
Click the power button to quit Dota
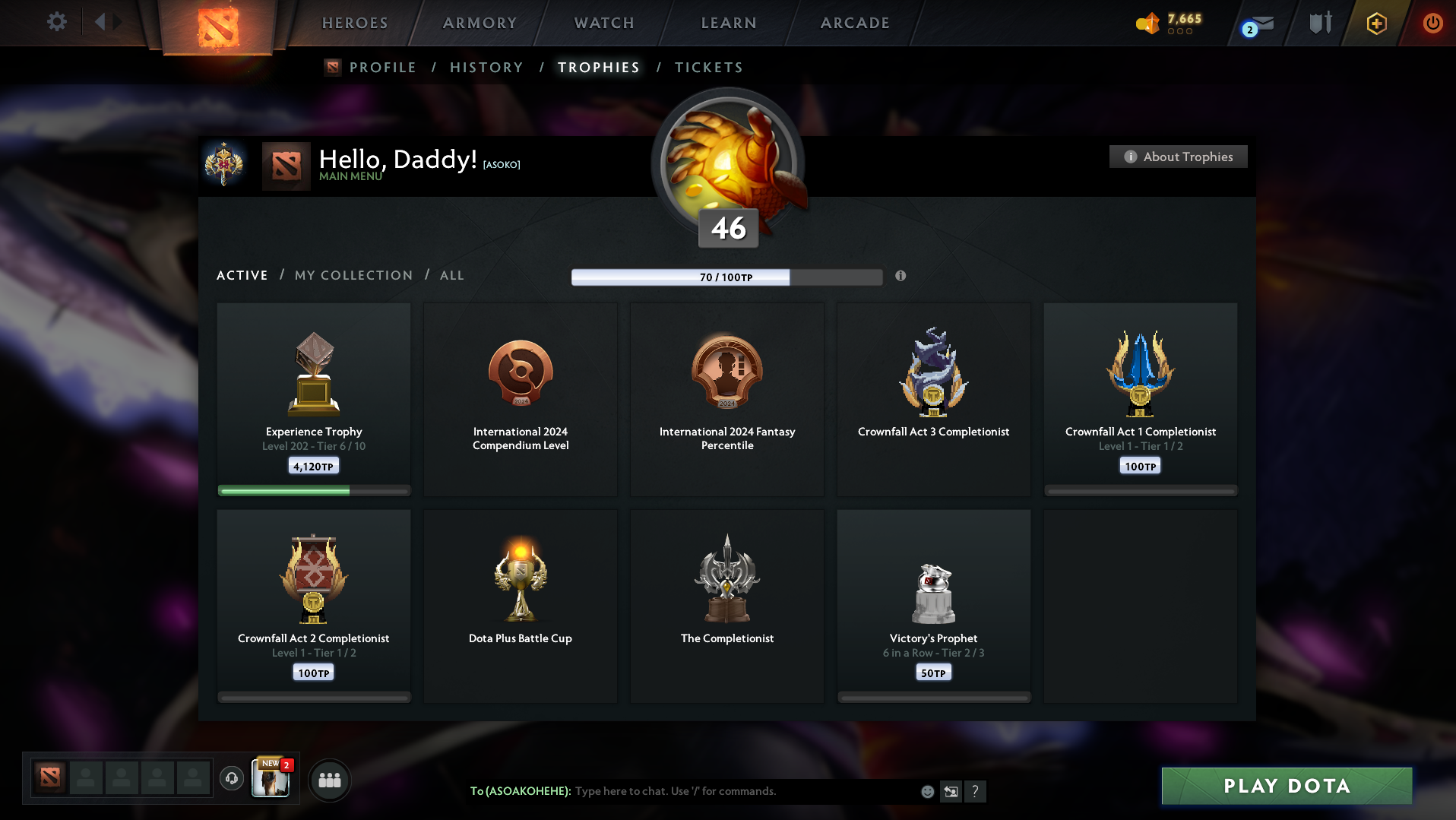(x=1432, y=24)
